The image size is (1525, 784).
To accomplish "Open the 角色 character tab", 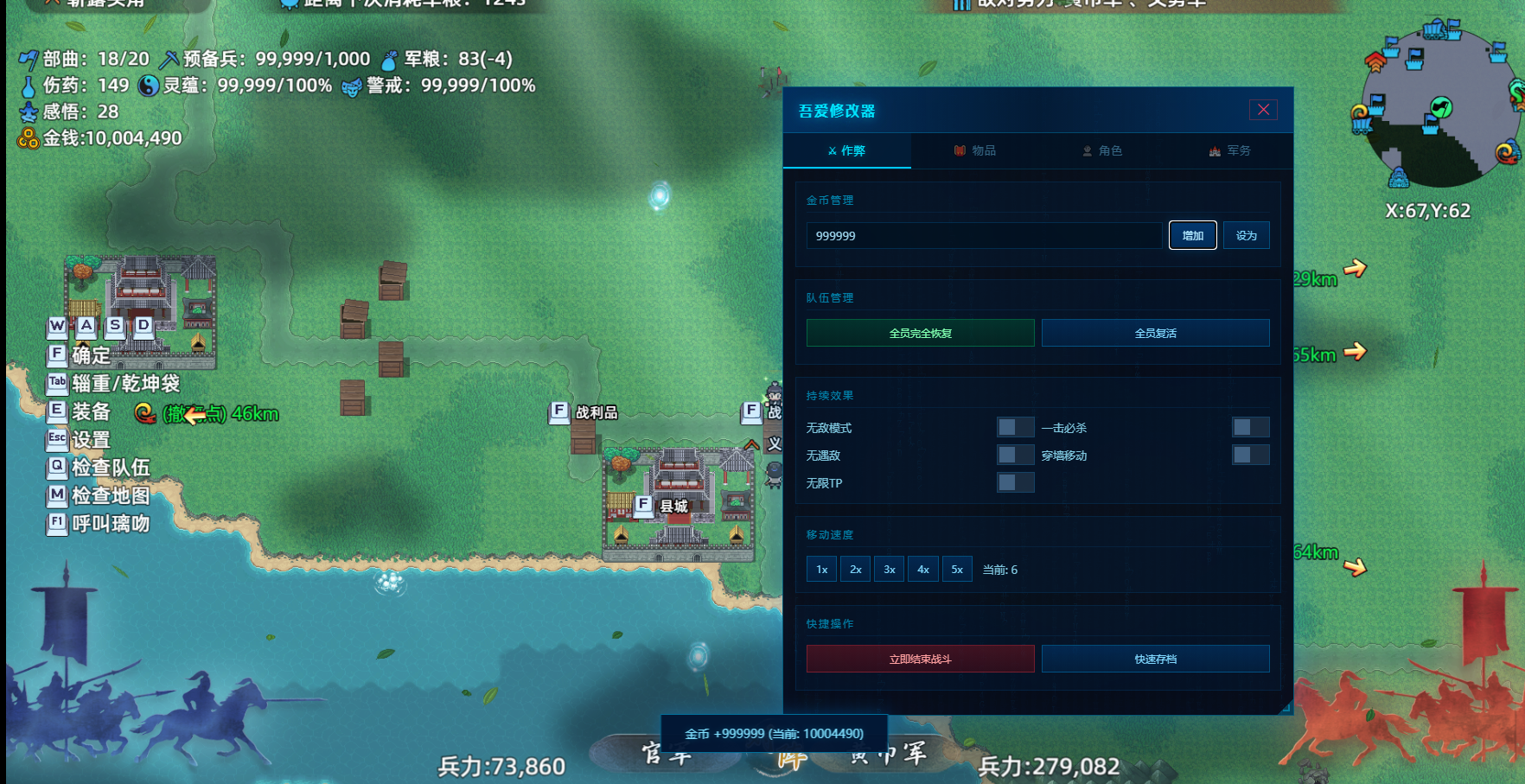I will (x=1103, y=150).
